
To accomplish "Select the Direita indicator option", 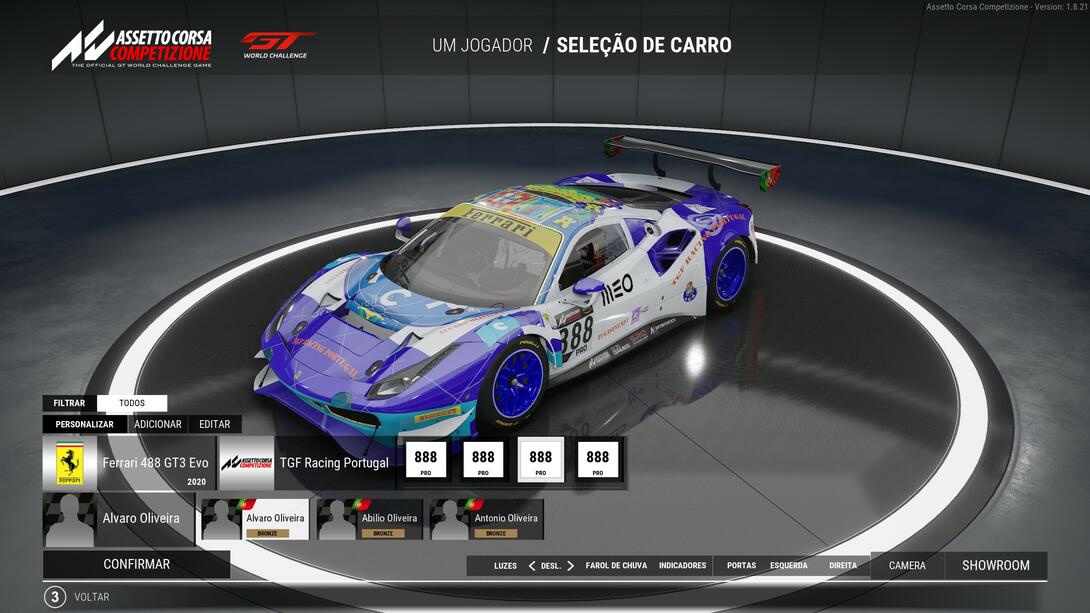I will [x=843, y=566].
